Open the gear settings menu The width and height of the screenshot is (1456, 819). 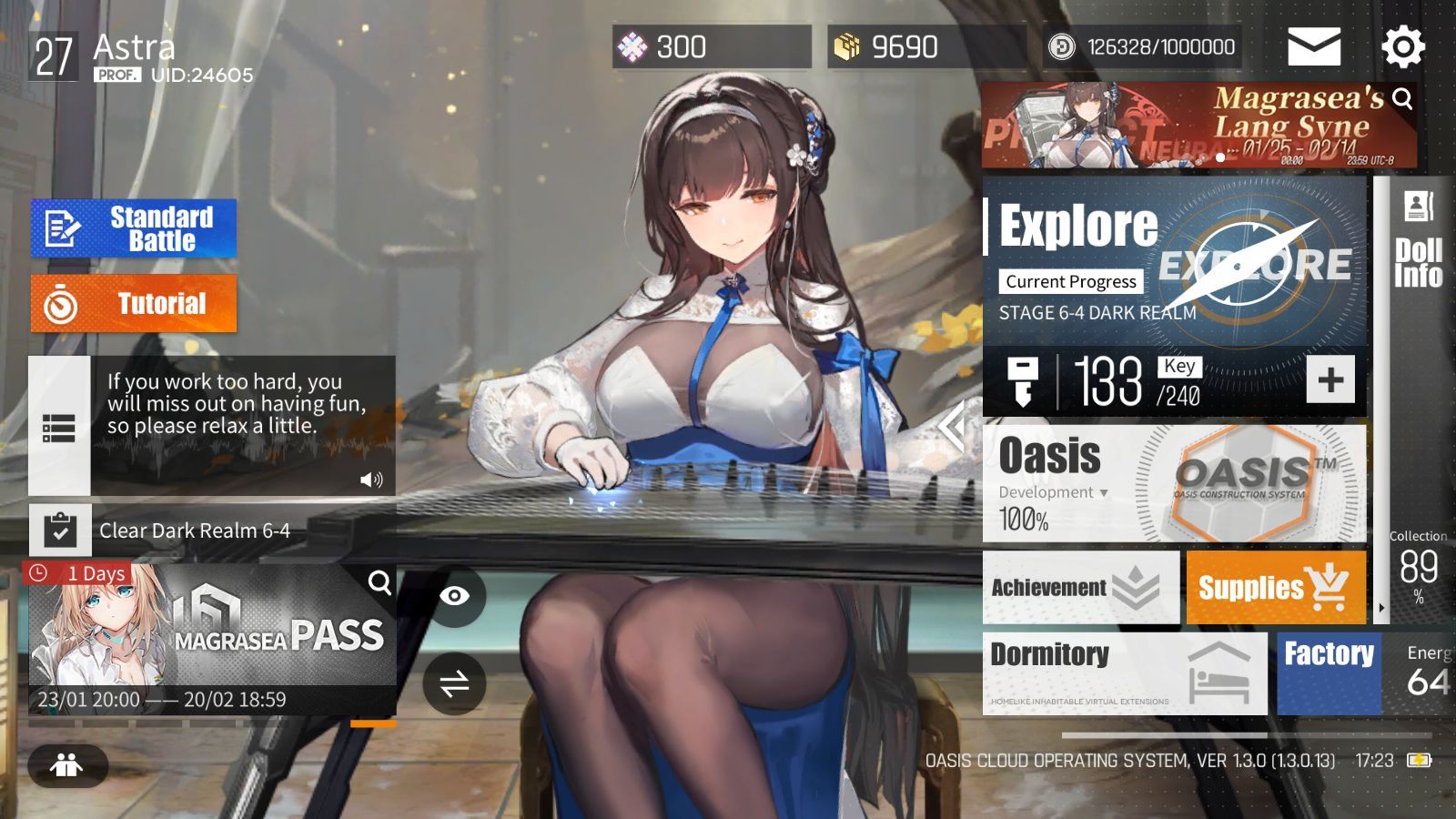[1402, 46]
